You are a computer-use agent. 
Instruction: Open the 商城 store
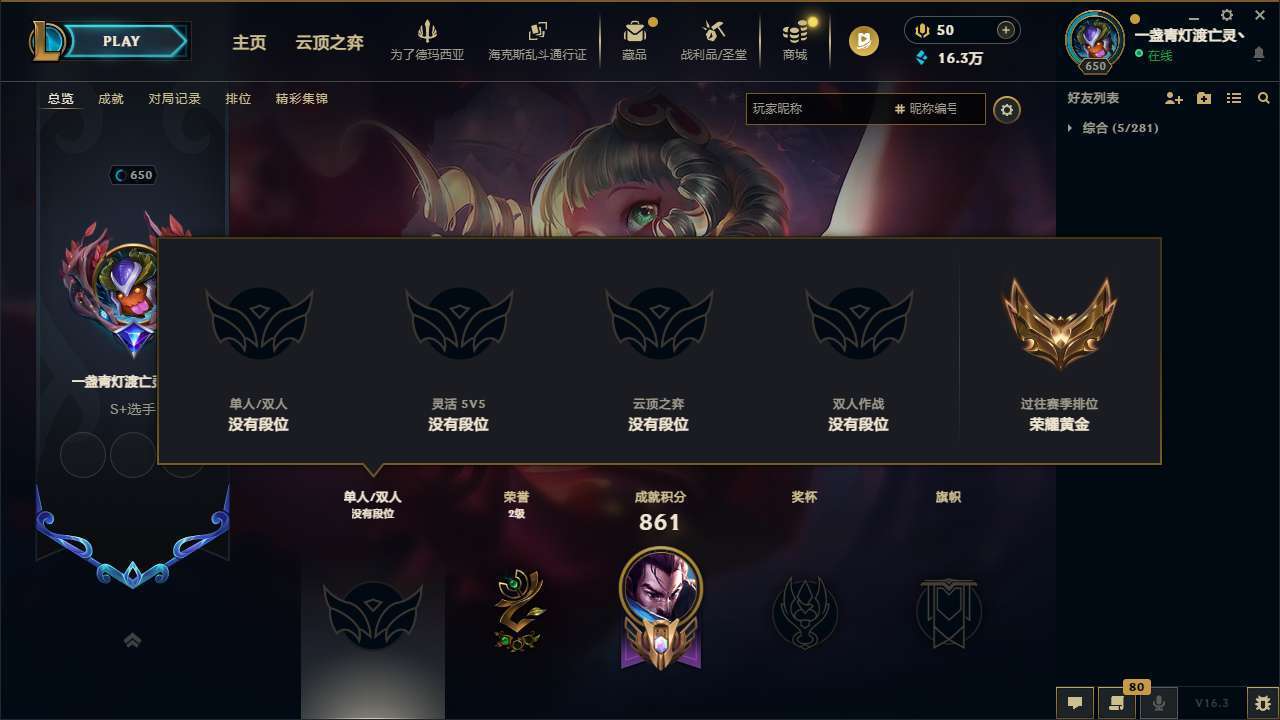[x=795, y=40]
